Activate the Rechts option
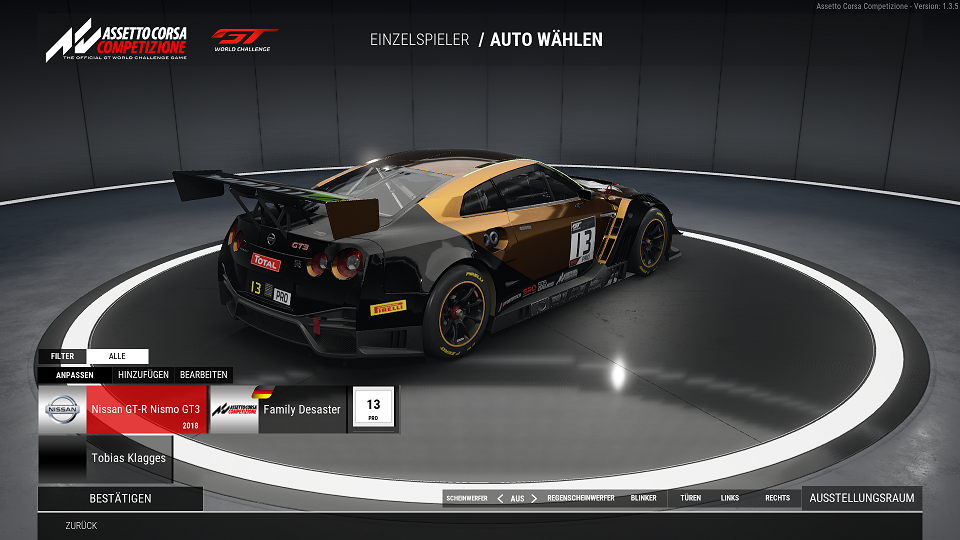This screenshot has height=540, width=960. 777,498
